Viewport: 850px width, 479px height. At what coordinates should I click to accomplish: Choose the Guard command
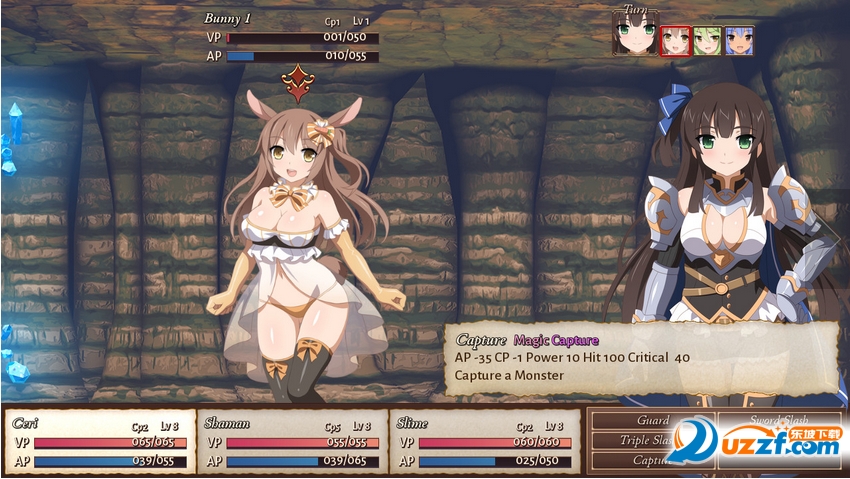point(652,421)
